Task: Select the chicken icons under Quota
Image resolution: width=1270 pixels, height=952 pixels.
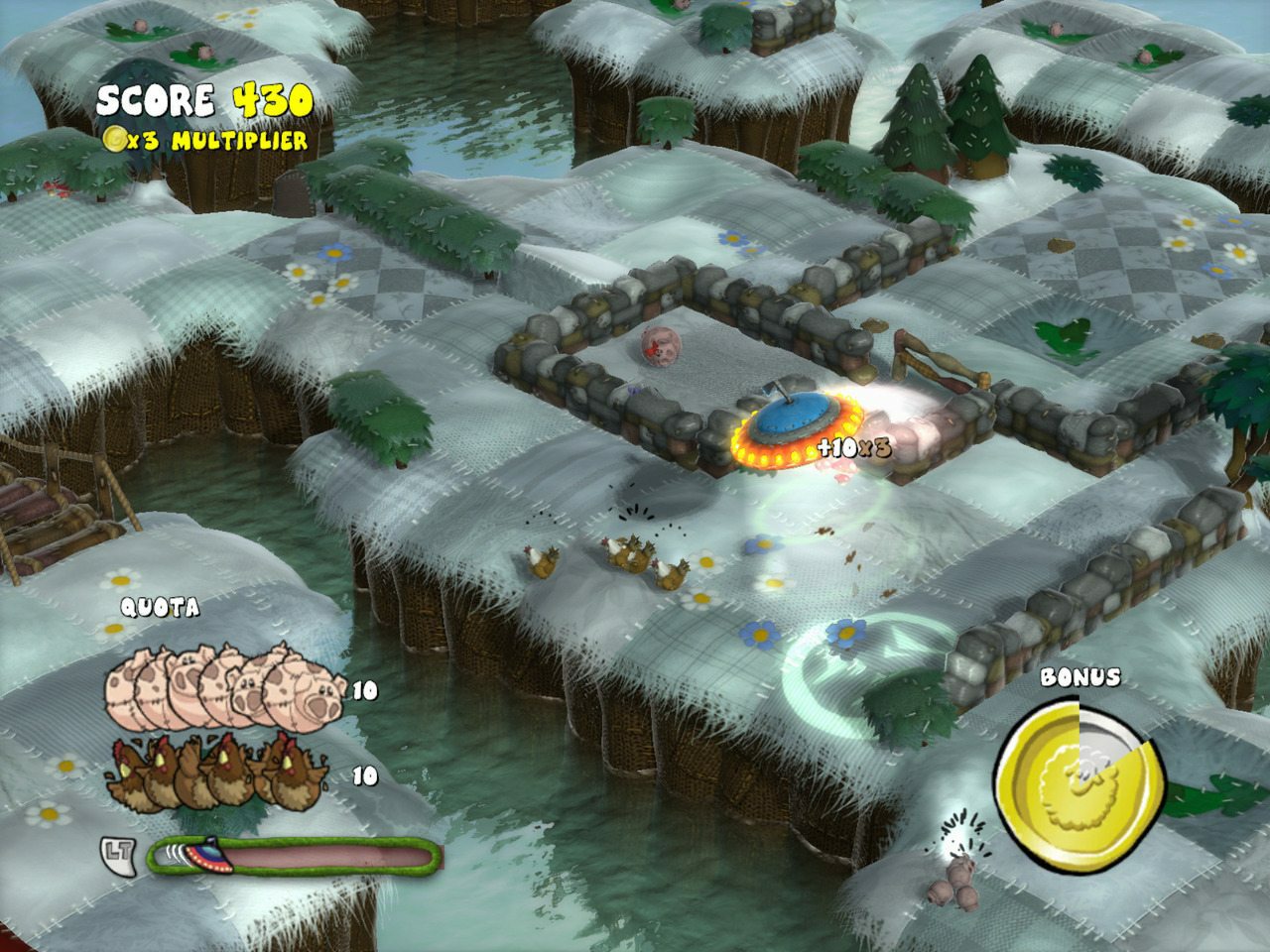Action: [x=213, y=778]
